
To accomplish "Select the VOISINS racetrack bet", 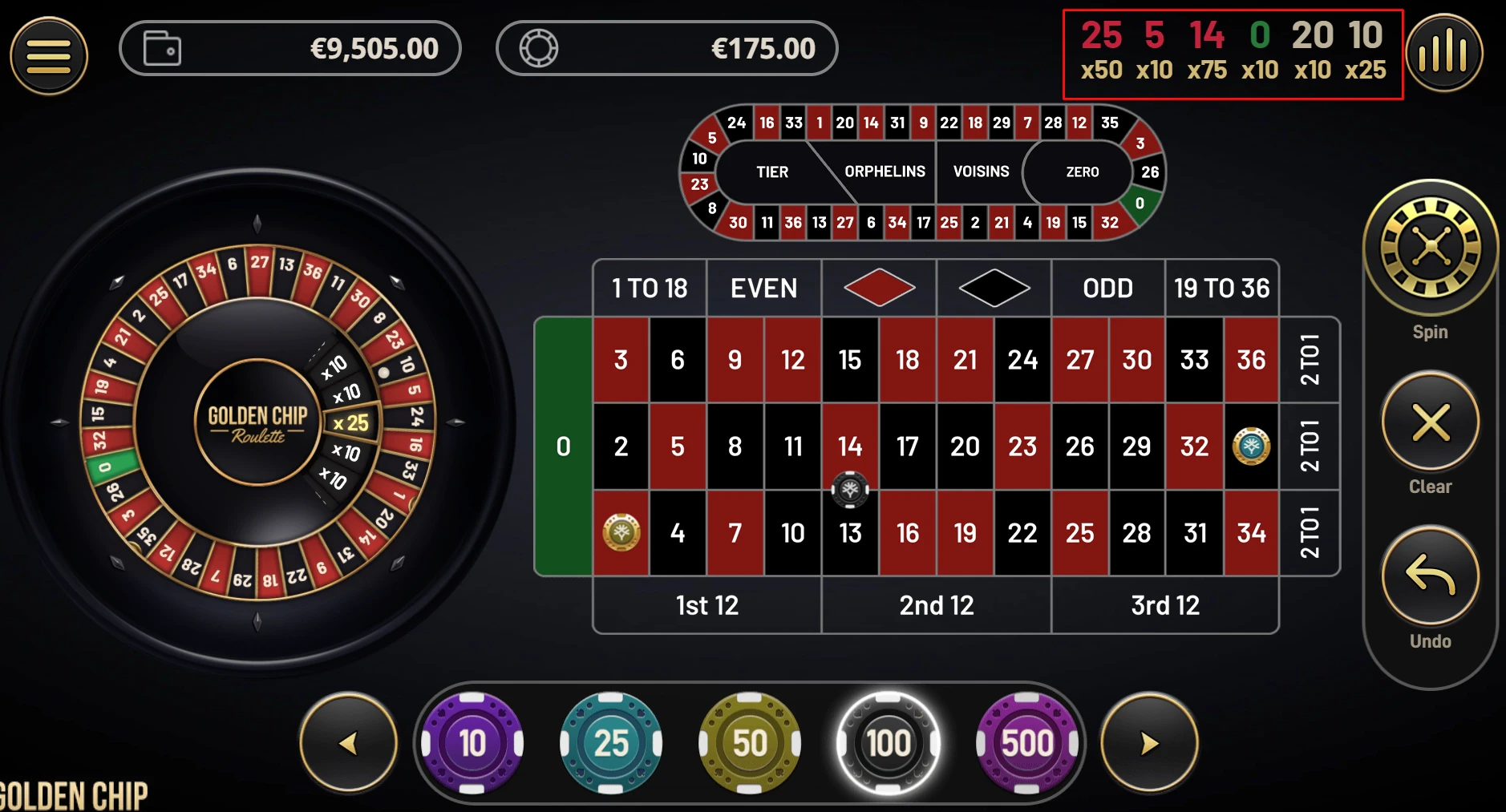I will coord(980,172).
